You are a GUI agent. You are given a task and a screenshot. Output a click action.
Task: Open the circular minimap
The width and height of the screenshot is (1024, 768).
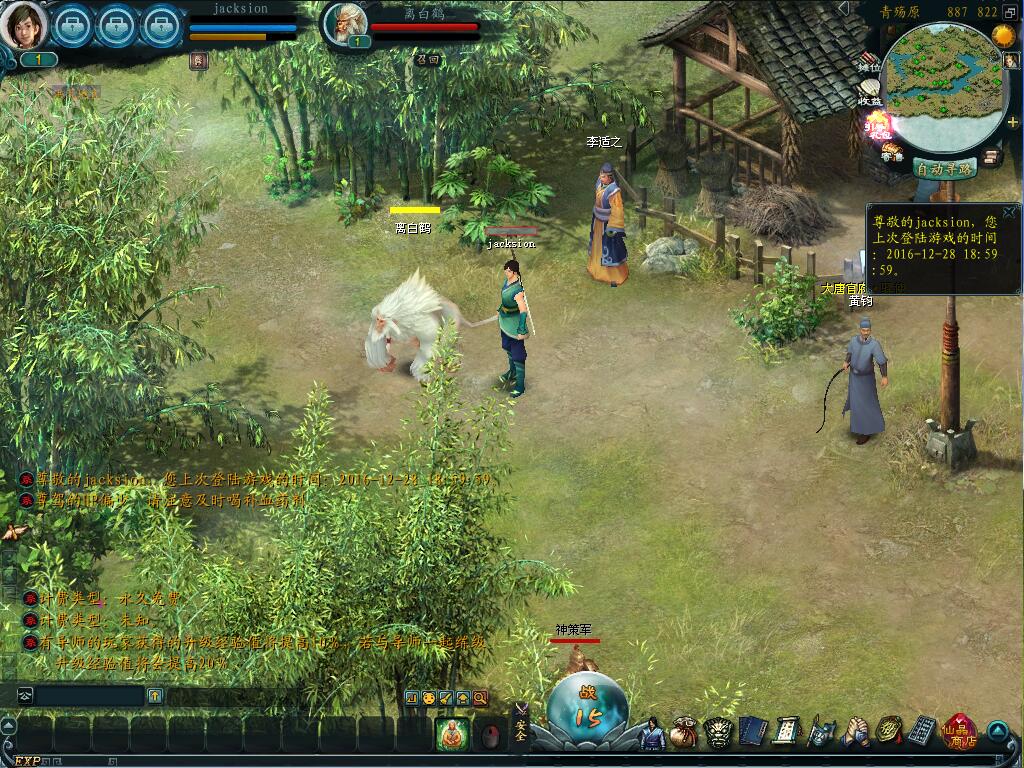coord(944,88)
